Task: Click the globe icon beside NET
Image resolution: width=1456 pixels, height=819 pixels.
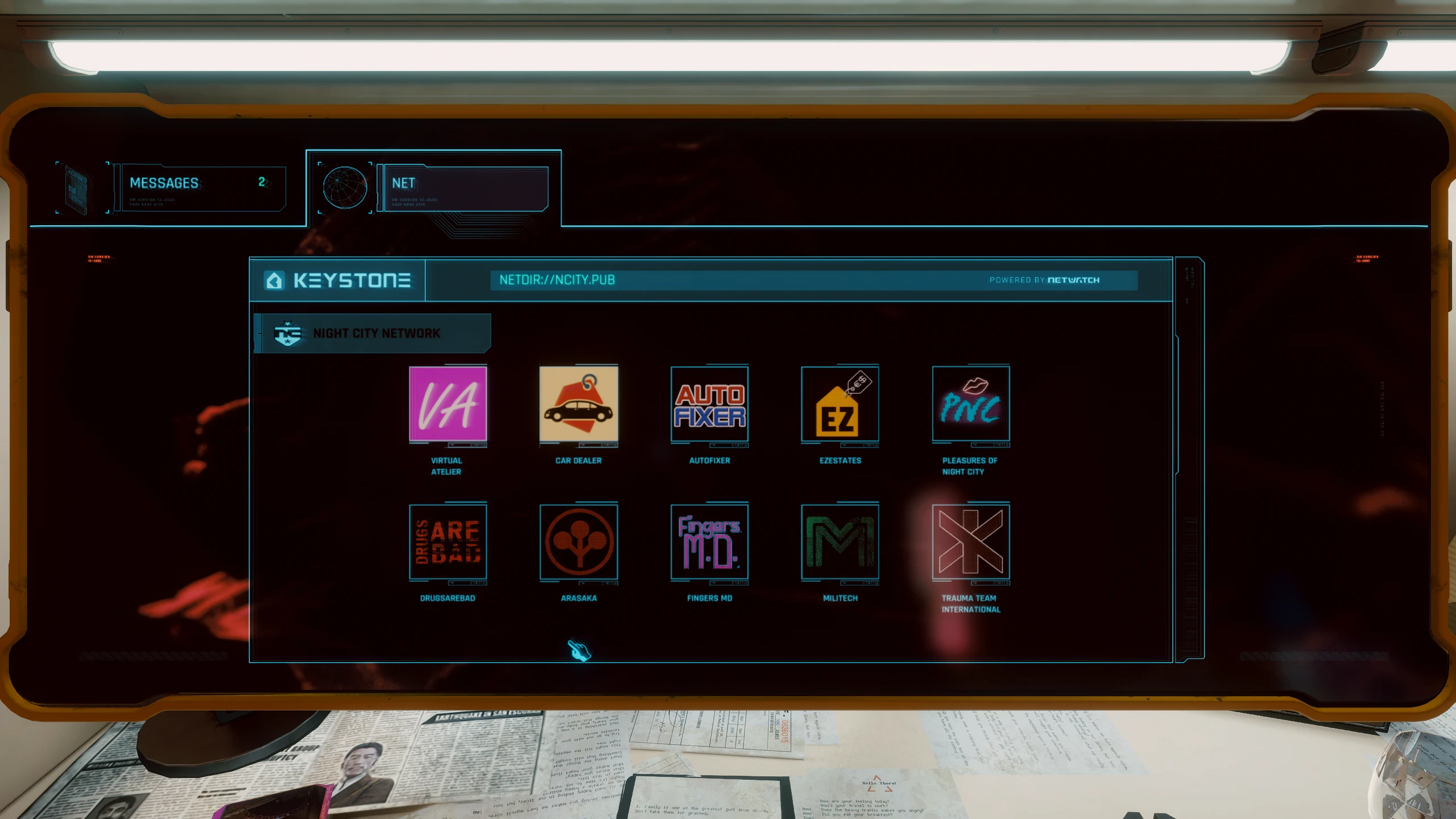Action: [x=344, y=188]
